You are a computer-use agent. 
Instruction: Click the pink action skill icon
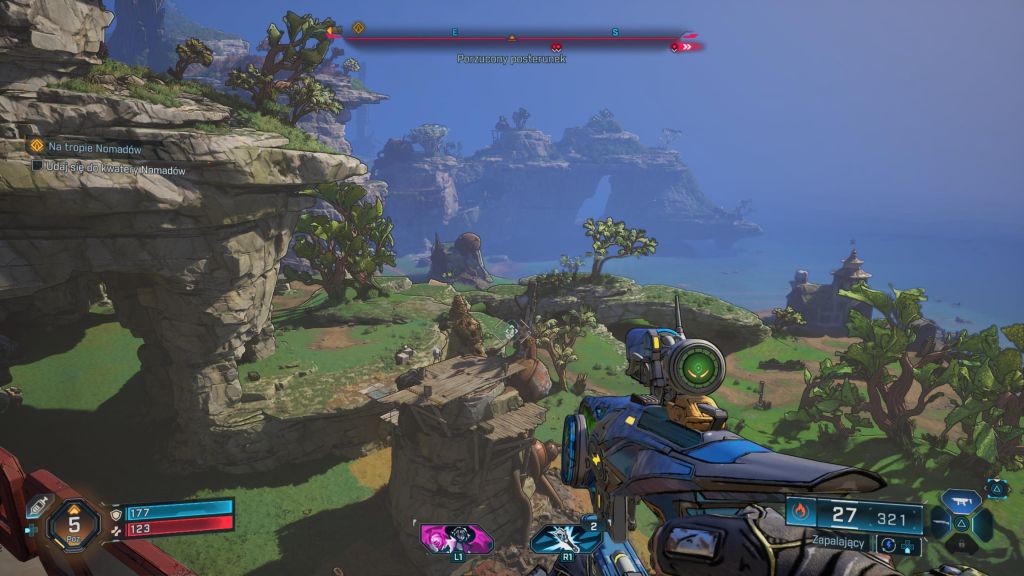[457, 538]
